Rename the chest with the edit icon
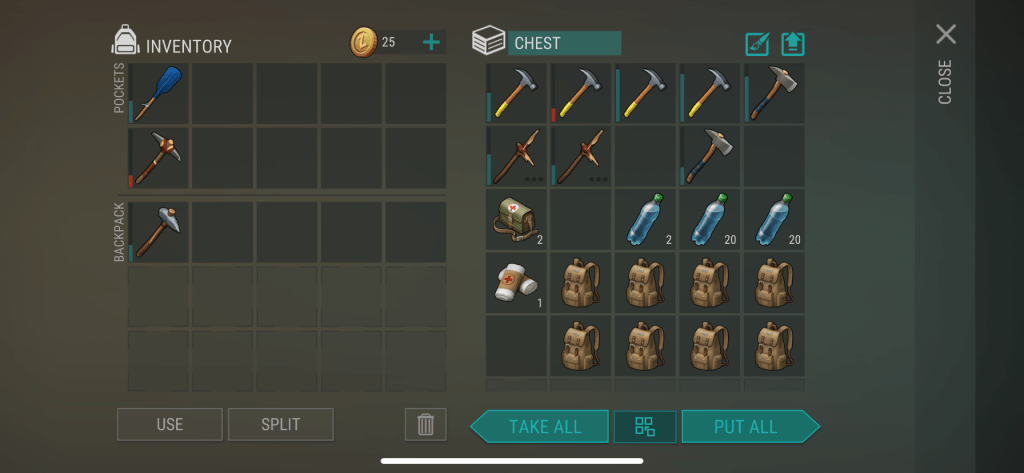The image size is (1024, 473). [x=757, y=44]
